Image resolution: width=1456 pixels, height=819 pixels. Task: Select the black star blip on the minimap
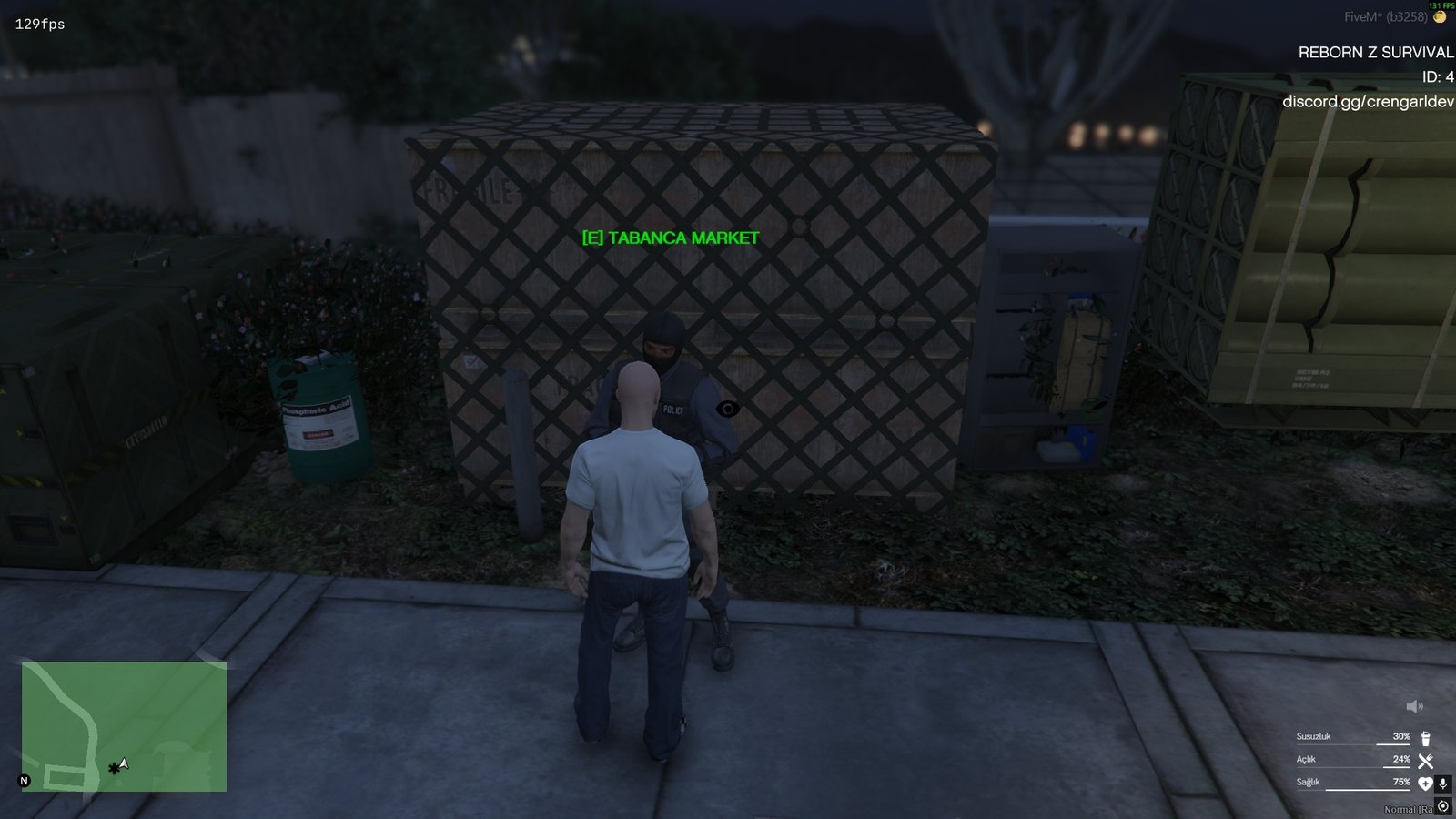click(113, 769)
